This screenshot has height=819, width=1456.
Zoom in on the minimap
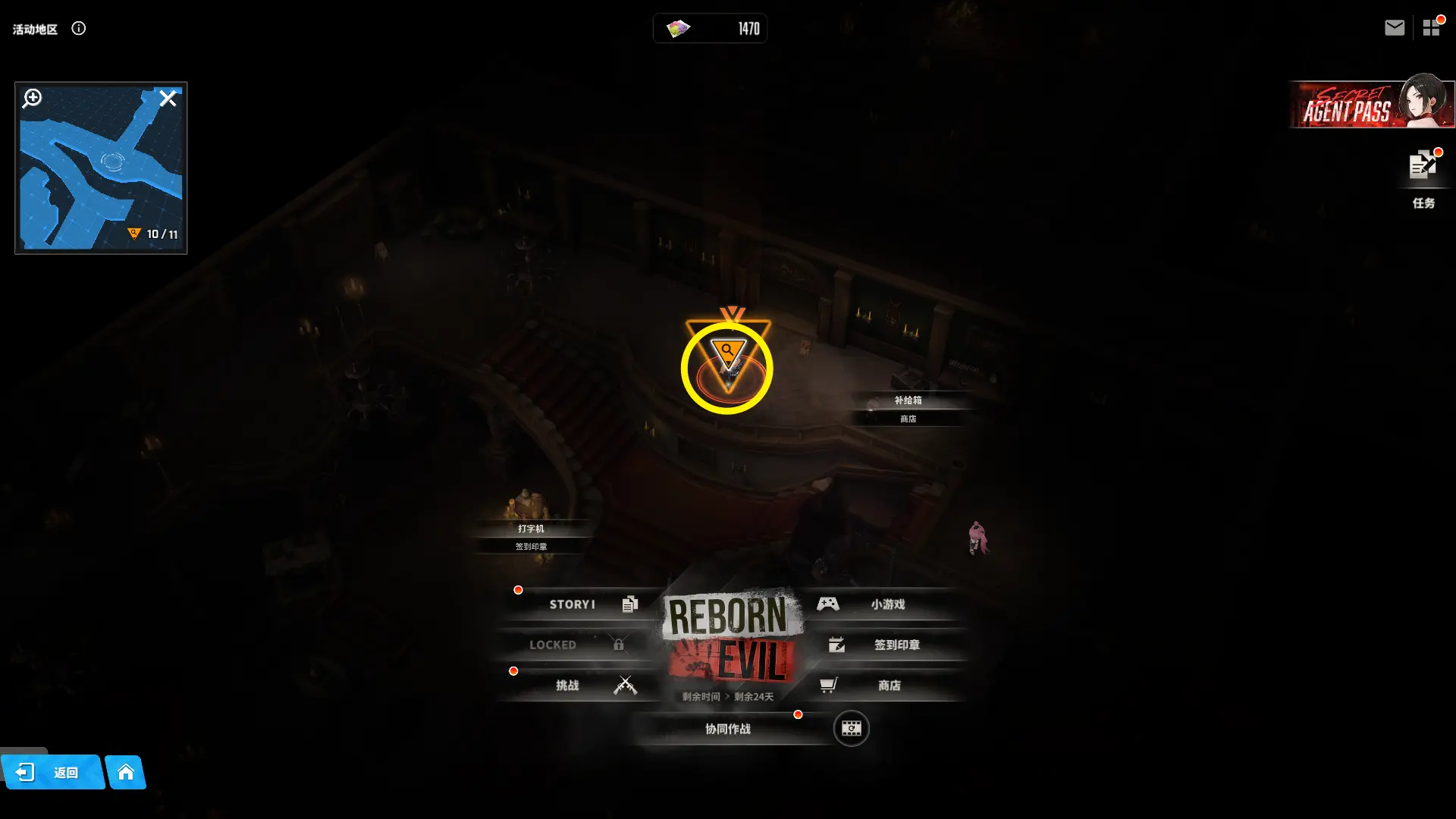[x=32, y=99]
